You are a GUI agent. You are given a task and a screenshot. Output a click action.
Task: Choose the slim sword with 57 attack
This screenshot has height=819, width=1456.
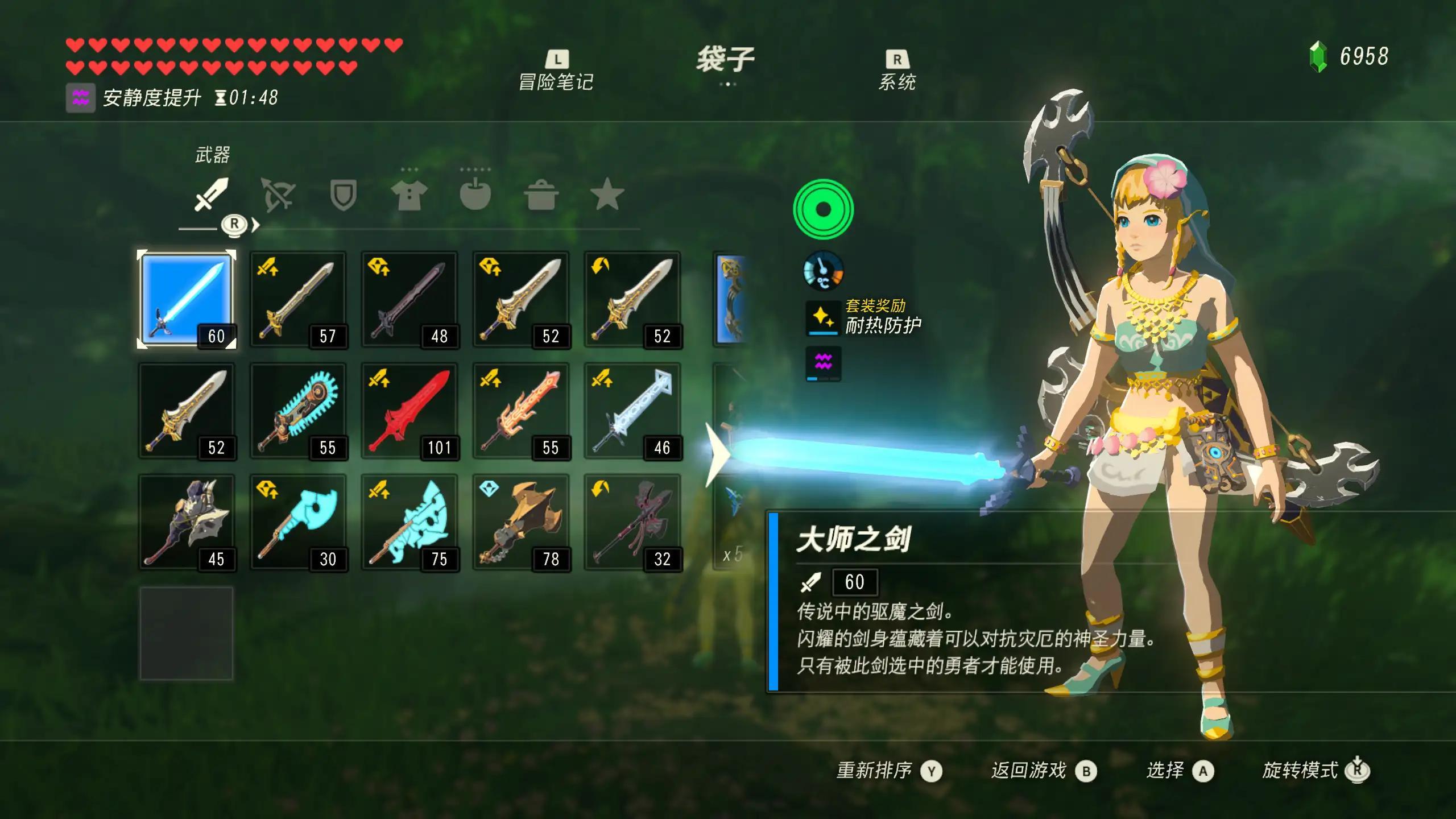[x=298, y=299]
